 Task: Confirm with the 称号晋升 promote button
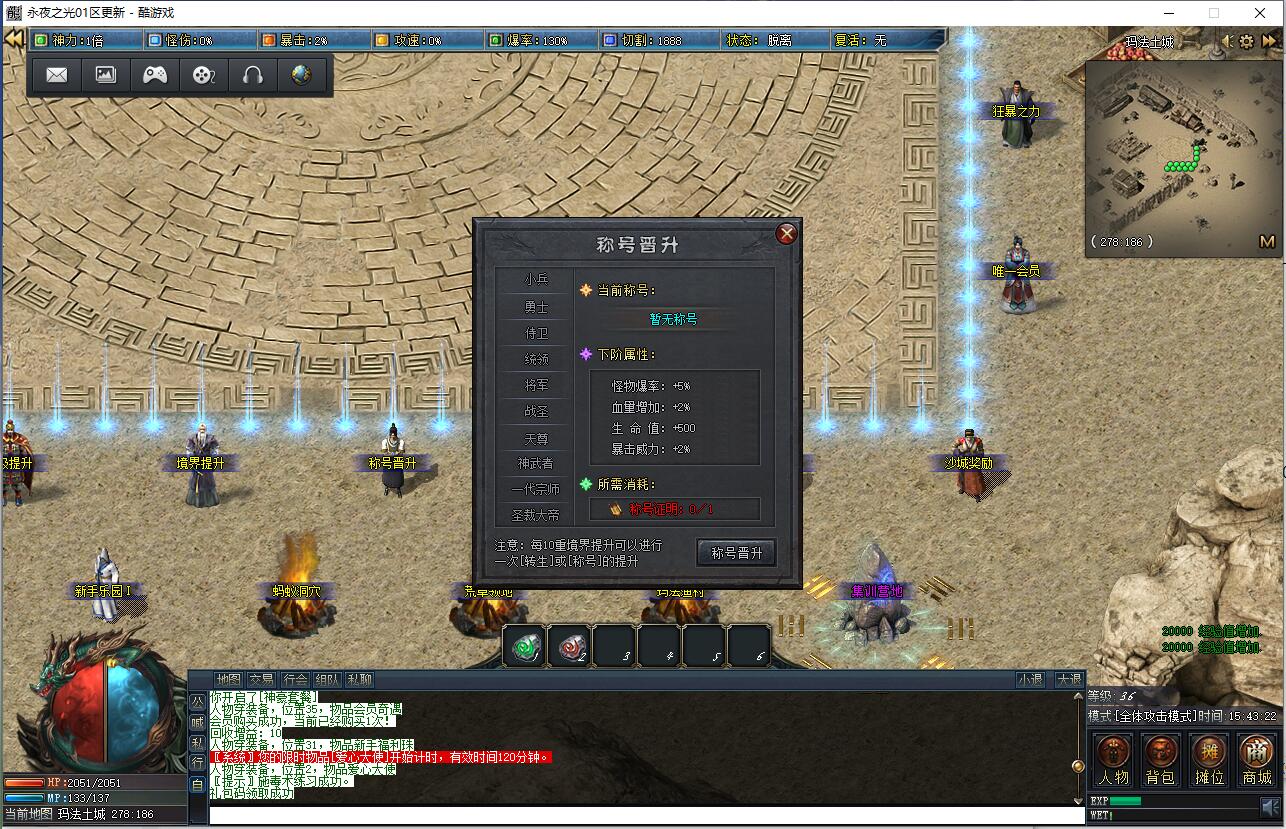(736, 553)
